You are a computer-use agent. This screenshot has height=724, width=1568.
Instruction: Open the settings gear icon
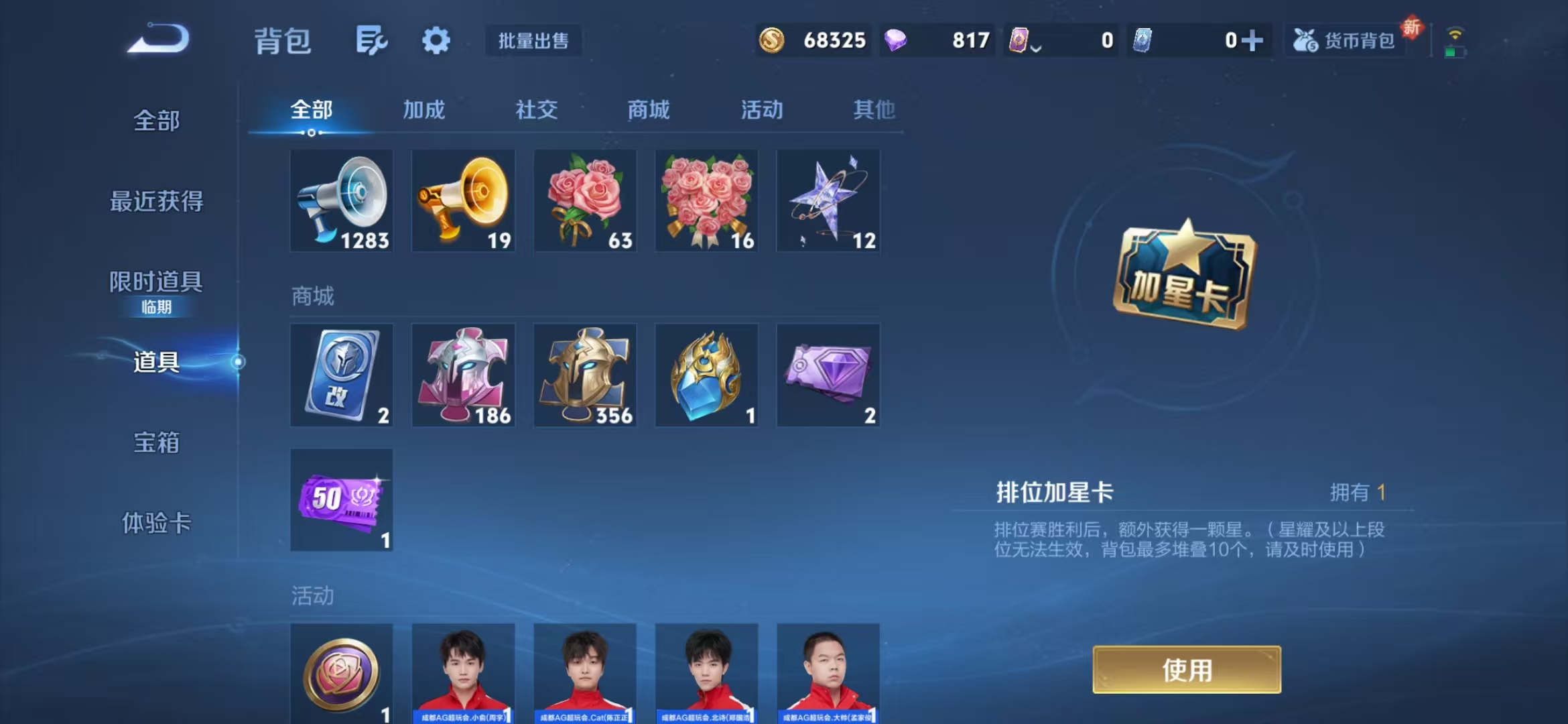click(x=436, y=40)
